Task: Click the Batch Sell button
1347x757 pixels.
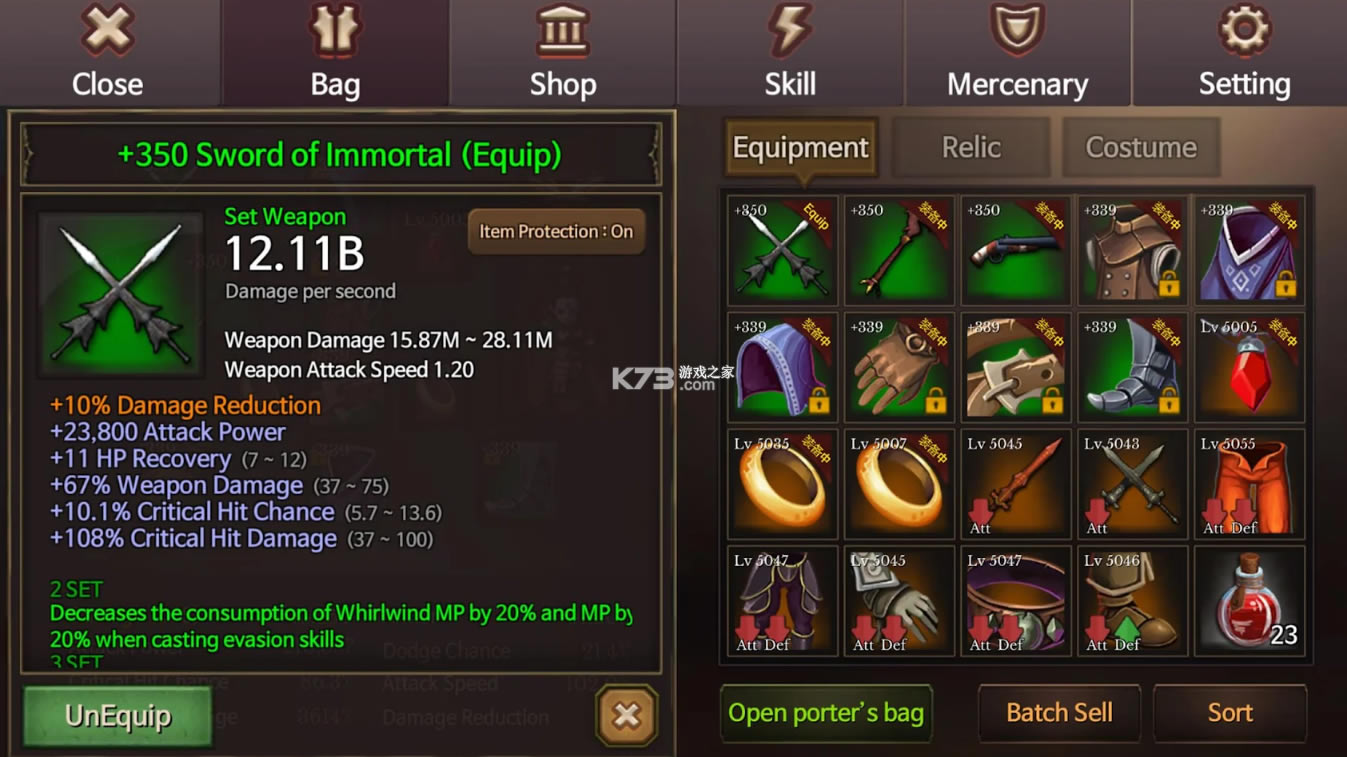Action: [x=1059, y=713]
